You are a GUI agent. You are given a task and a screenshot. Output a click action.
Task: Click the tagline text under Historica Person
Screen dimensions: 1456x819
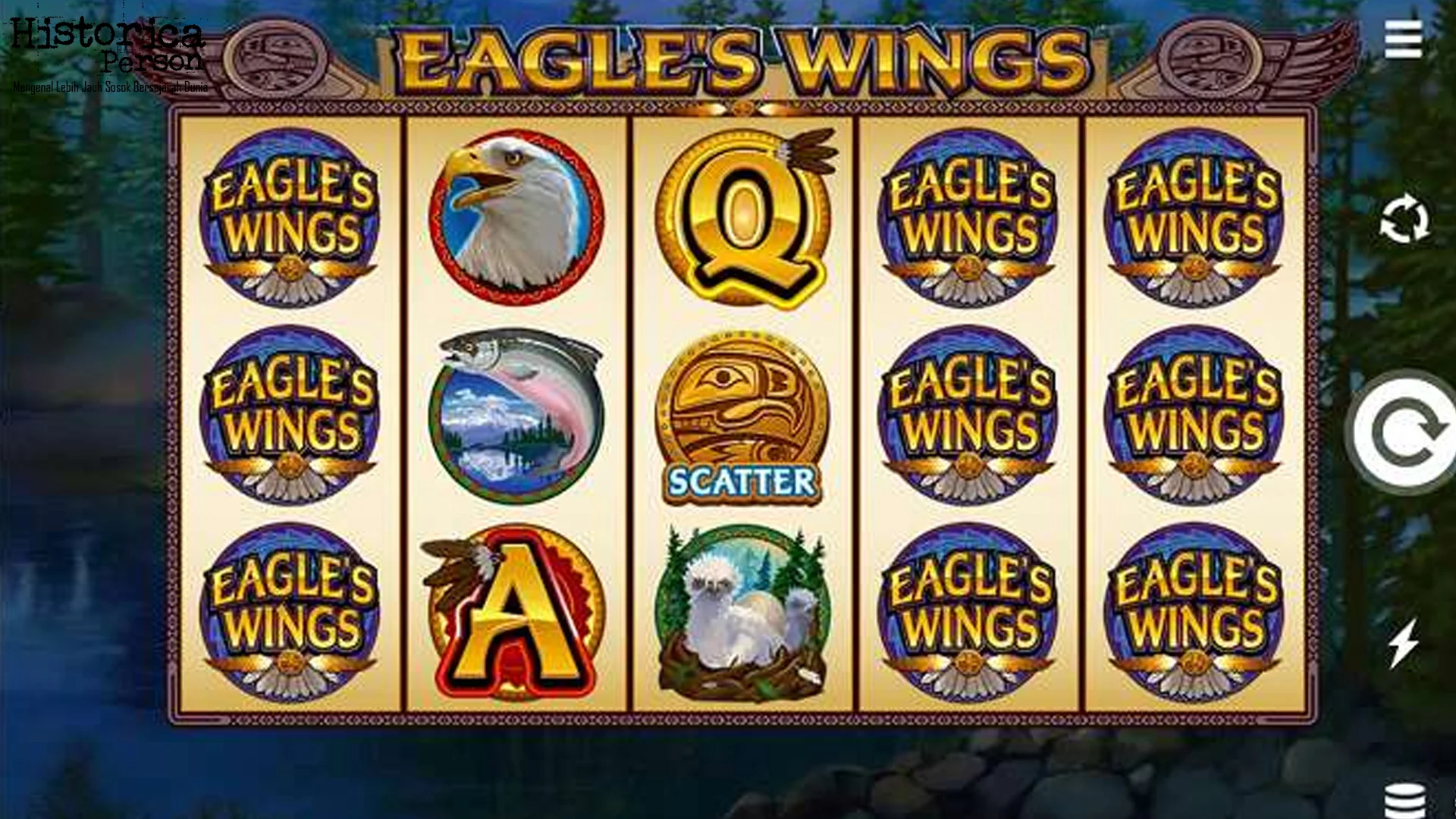click(x=108, y=87)
